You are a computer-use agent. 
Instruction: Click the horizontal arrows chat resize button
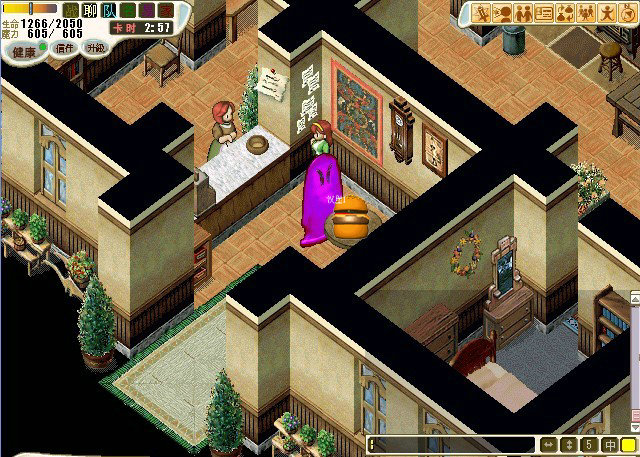pyautogui.click(x=548, y=445)
